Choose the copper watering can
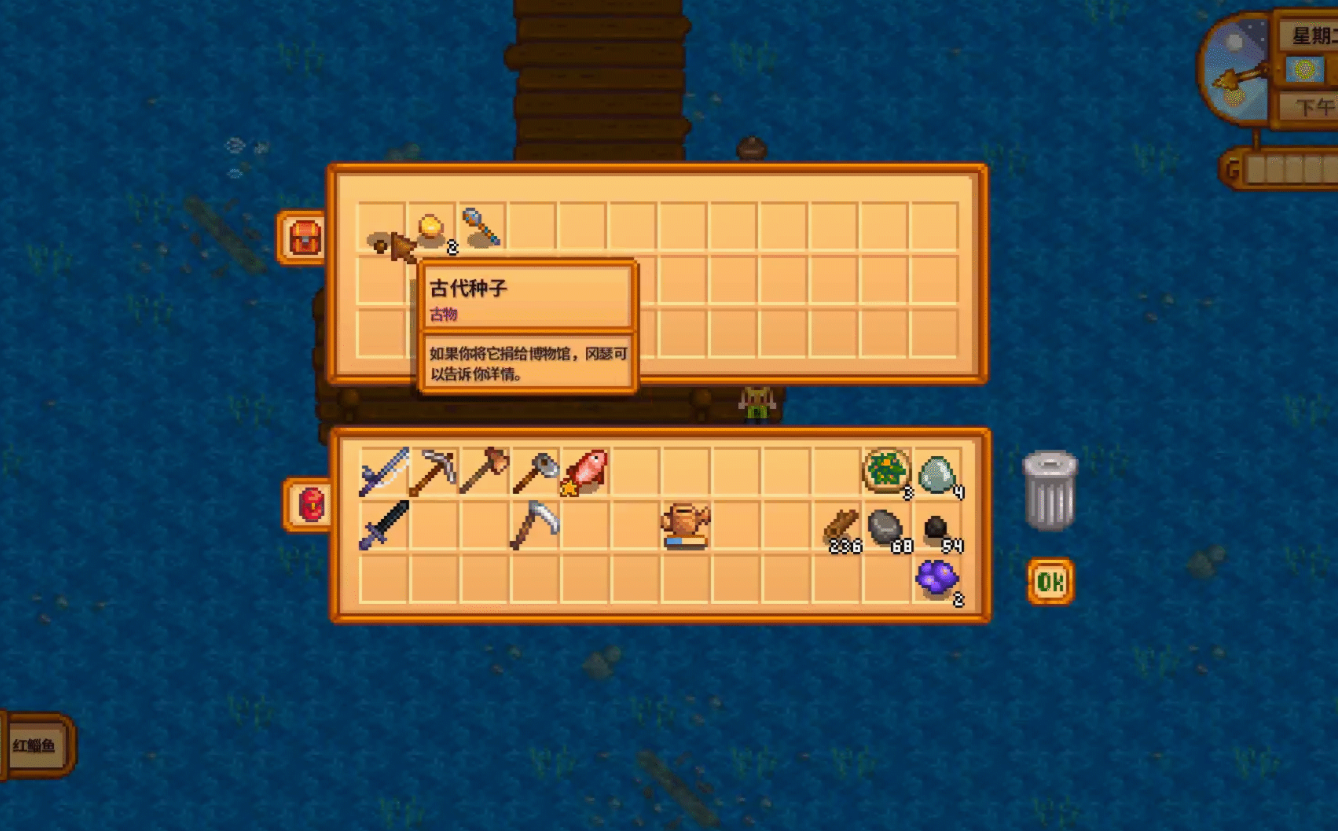 click(686, 525)
